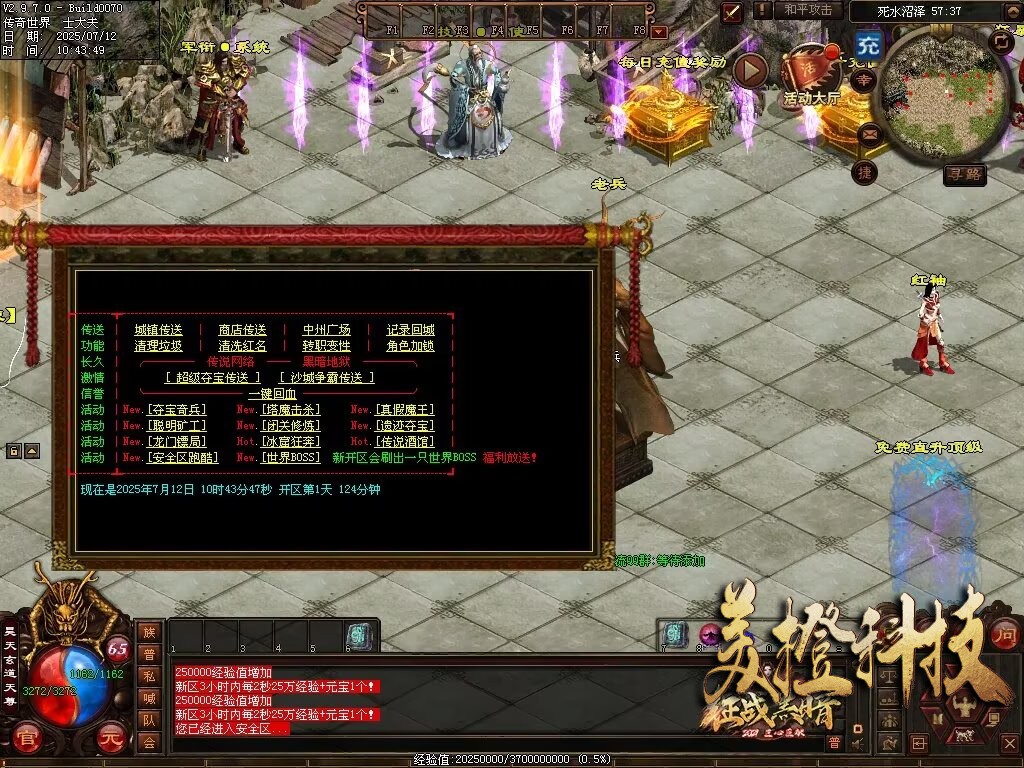Select 城镇传送 town teleport link
The height and width of the screenshot is (768, 1024).
(158, 330)
